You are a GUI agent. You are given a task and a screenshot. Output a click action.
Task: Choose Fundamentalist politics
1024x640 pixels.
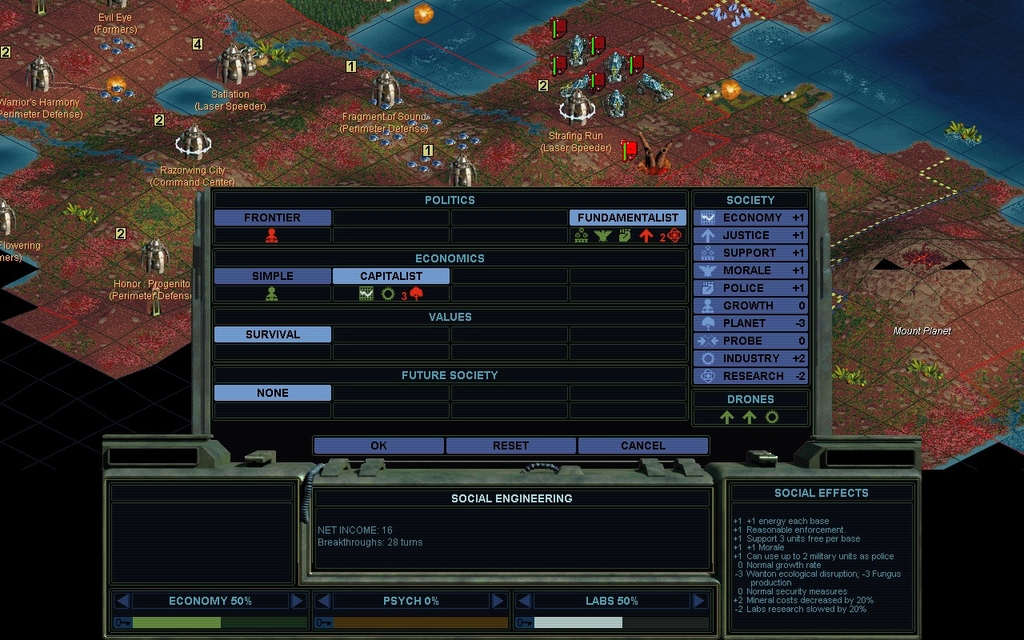[x=628, y=218]
